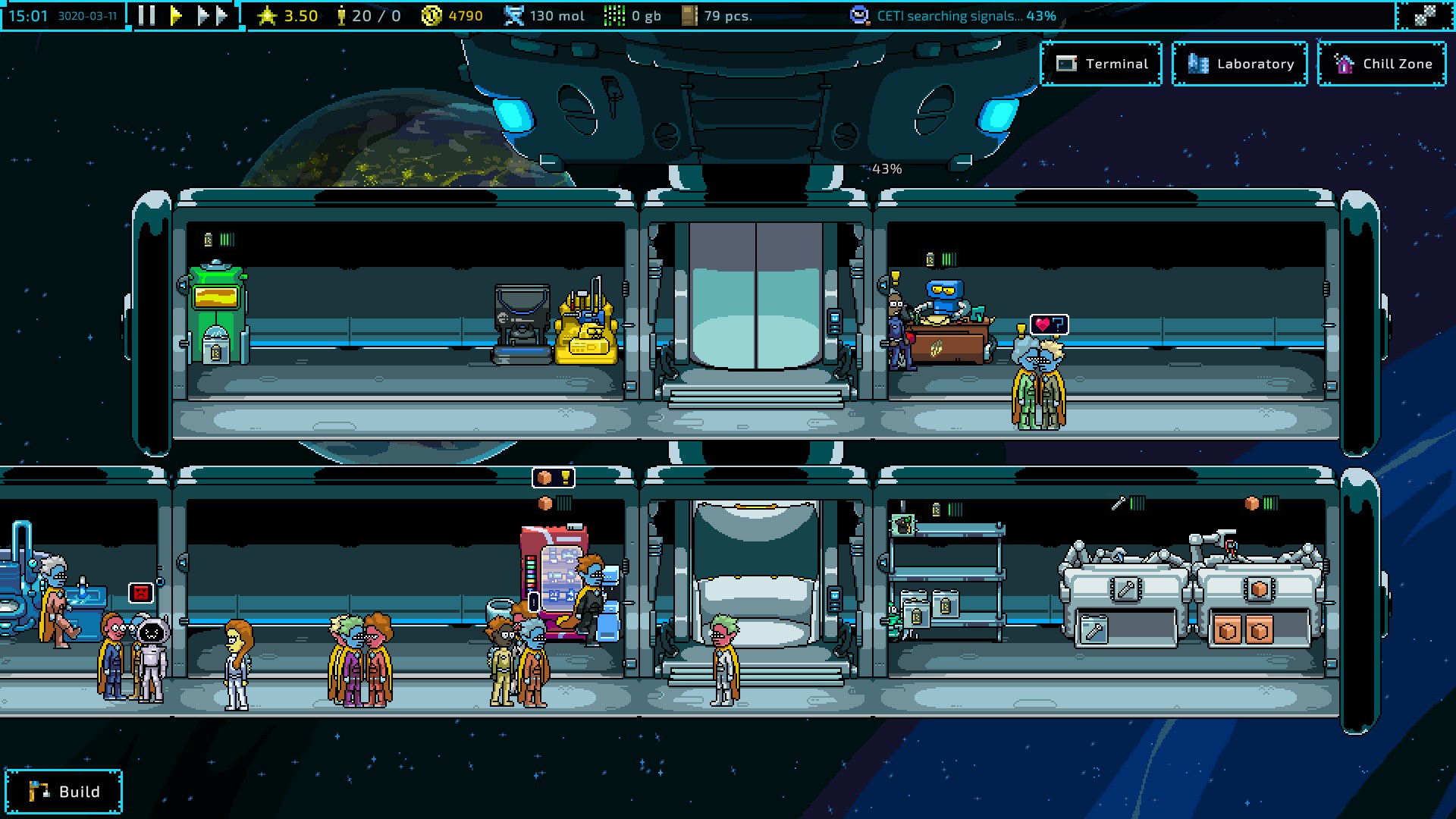The image size is (1456, 819).
Task: Open the Laboratory panel
Action: point(1240,64)
